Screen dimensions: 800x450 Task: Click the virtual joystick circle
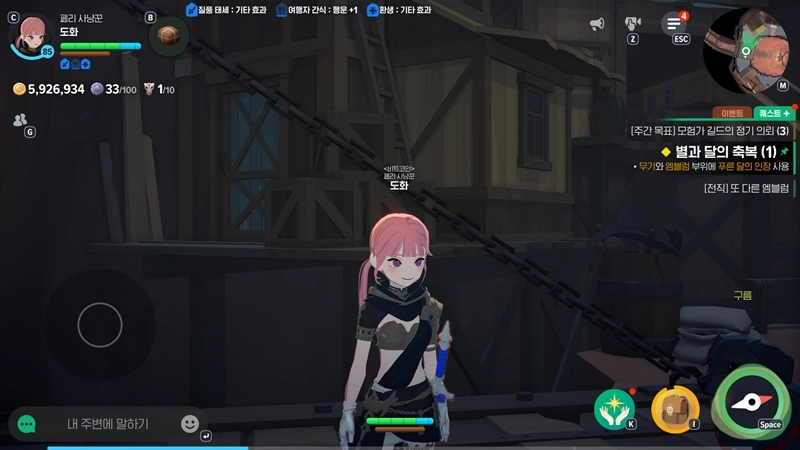99,324
